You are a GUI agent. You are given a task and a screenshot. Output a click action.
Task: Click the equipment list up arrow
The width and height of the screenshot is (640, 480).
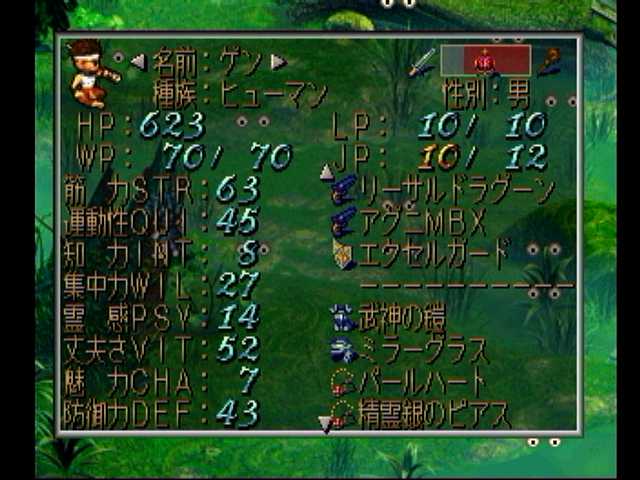click(326, 172)
